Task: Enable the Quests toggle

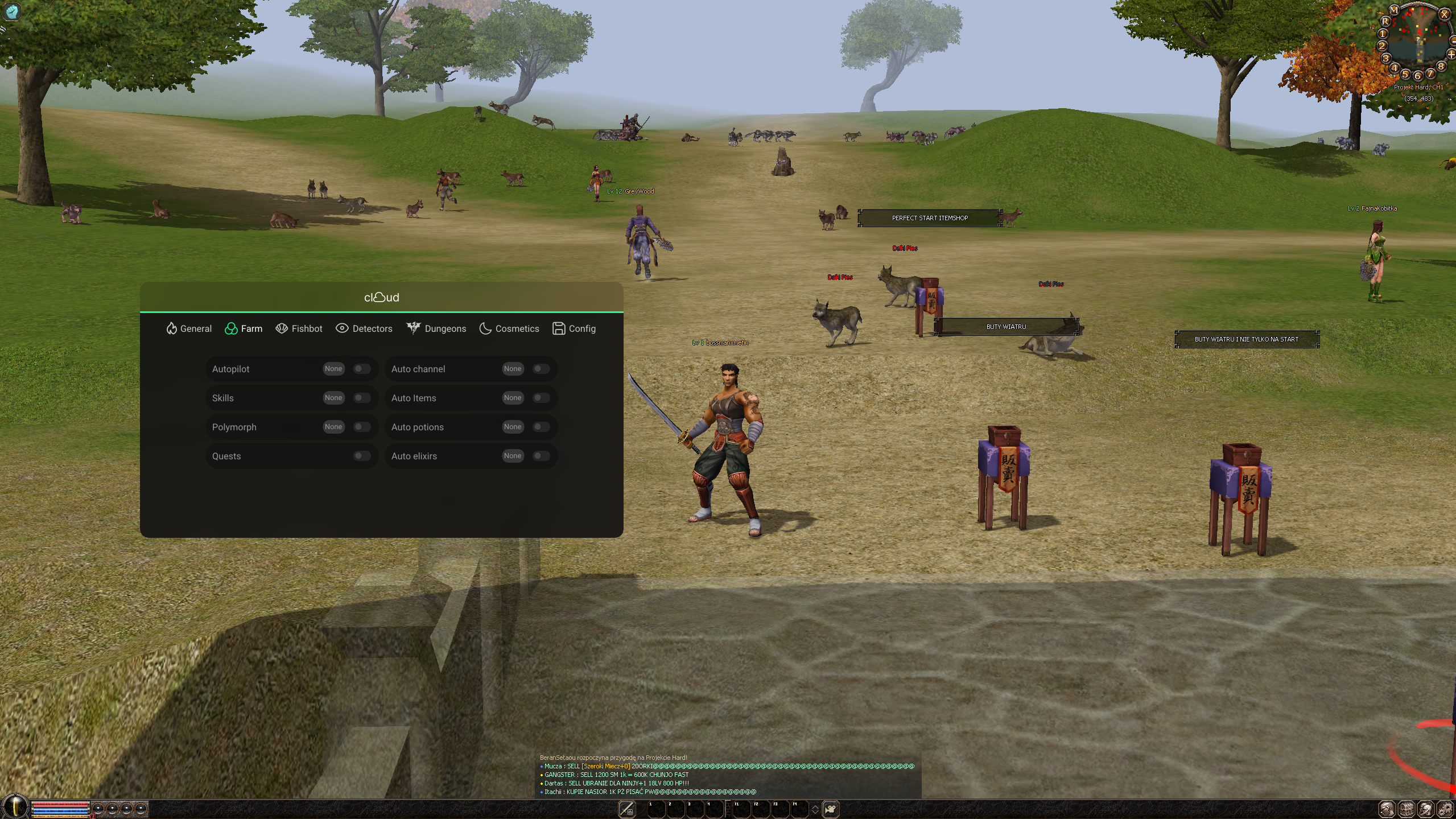Action: pos(362,456)
